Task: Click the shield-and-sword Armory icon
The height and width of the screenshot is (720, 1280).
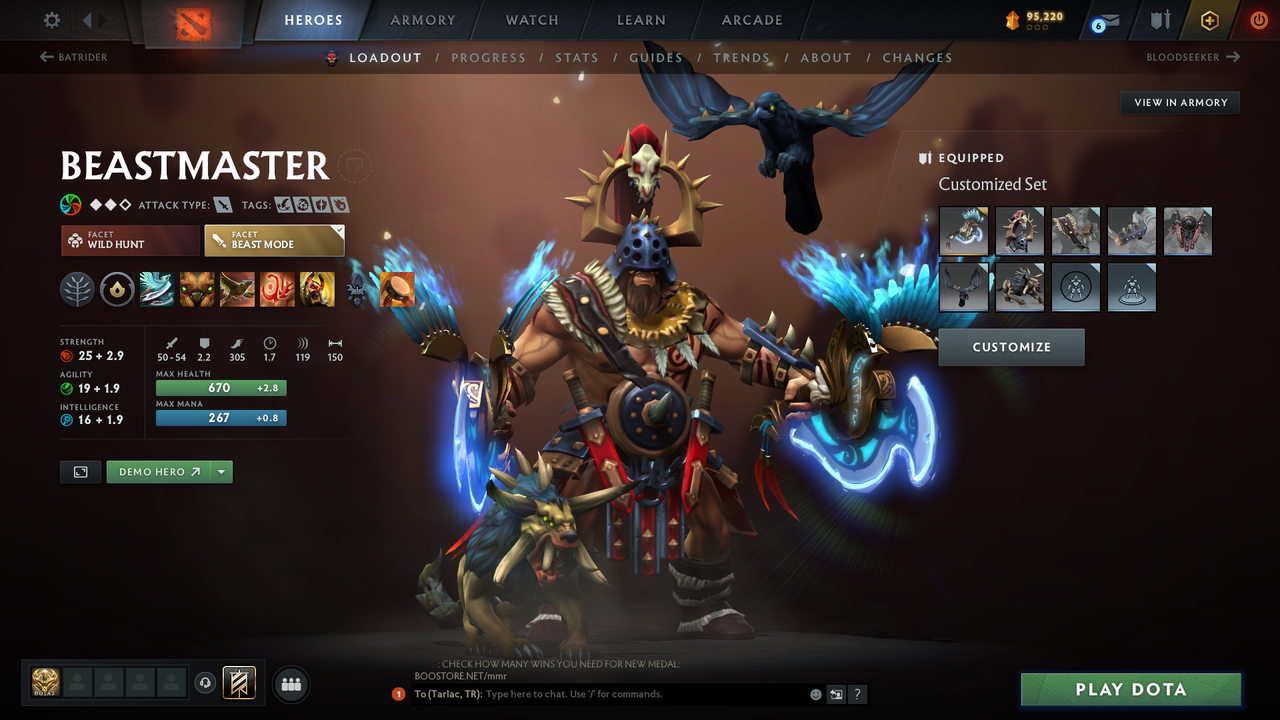Action: (x=1158, y=19)
